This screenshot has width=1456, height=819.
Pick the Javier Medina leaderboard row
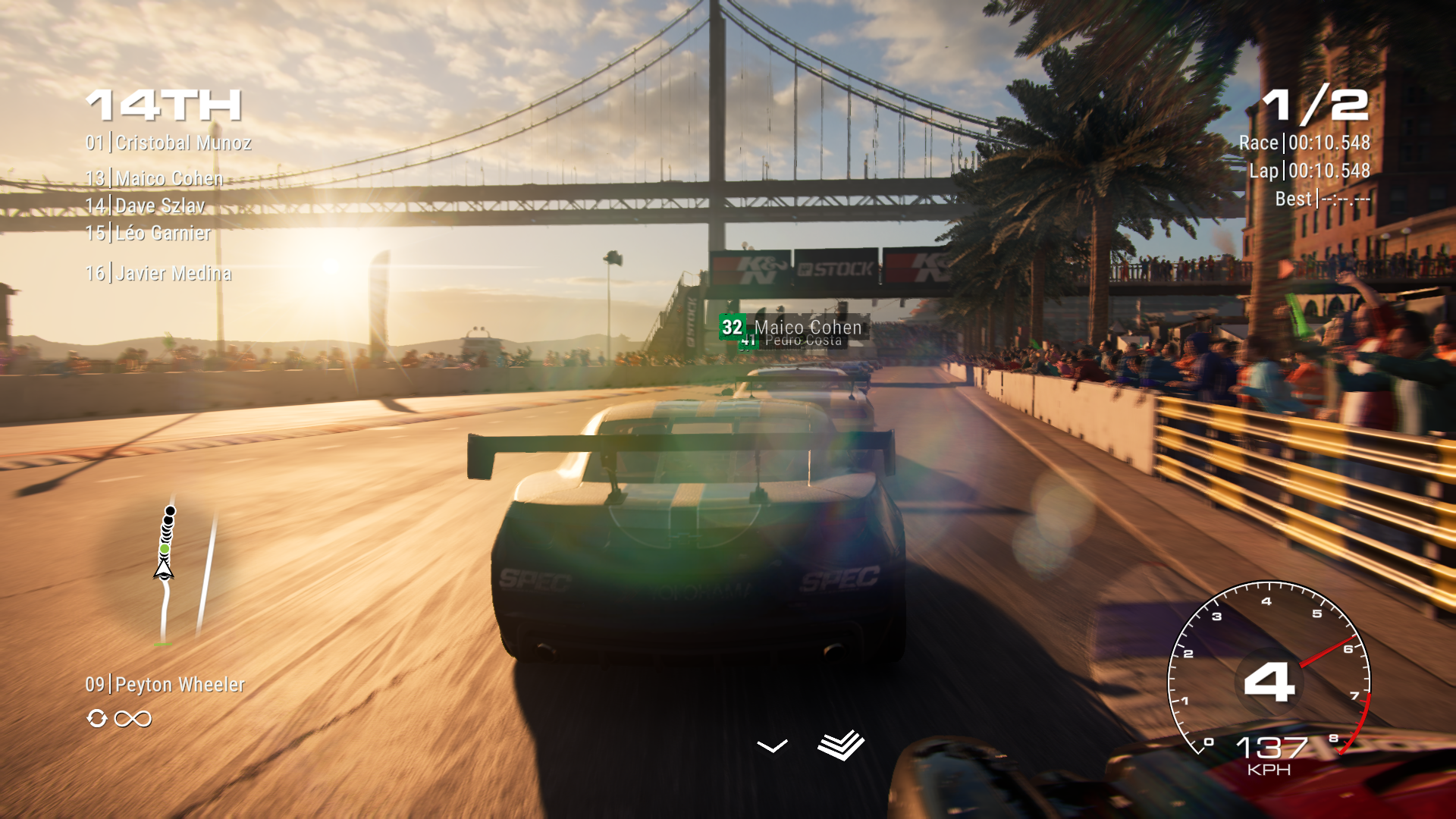point(158,273)
